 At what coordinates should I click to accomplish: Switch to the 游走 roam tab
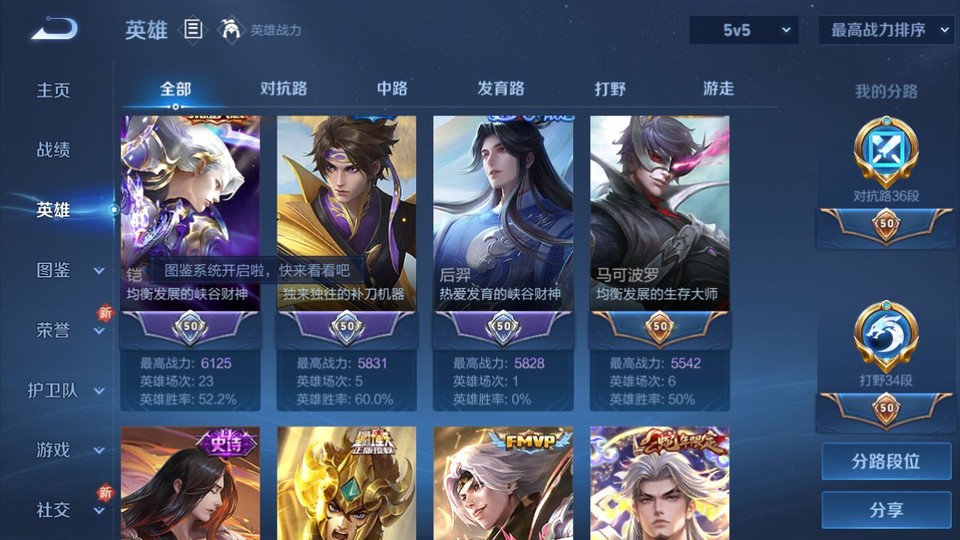tap(718, 88)
